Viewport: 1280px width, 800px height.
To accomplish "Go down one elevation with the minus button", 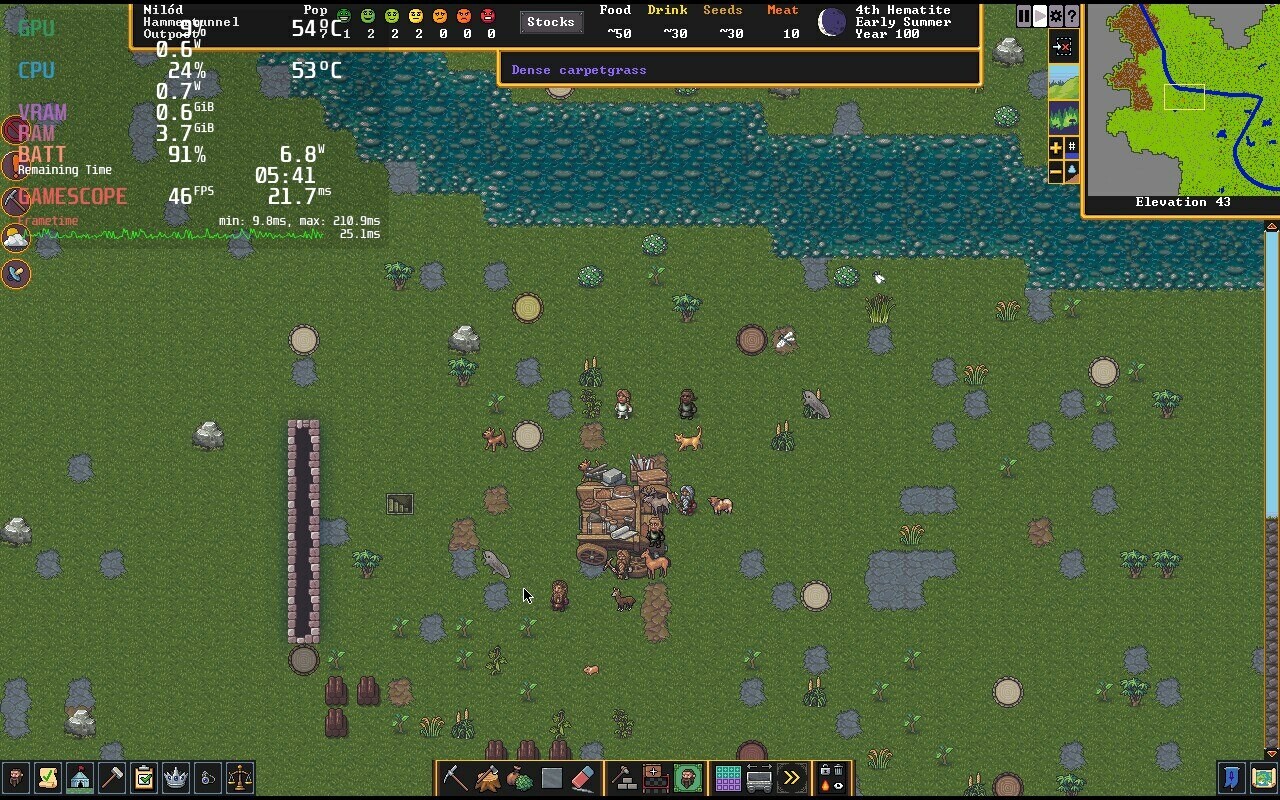I will click(x=1056, y=172).
